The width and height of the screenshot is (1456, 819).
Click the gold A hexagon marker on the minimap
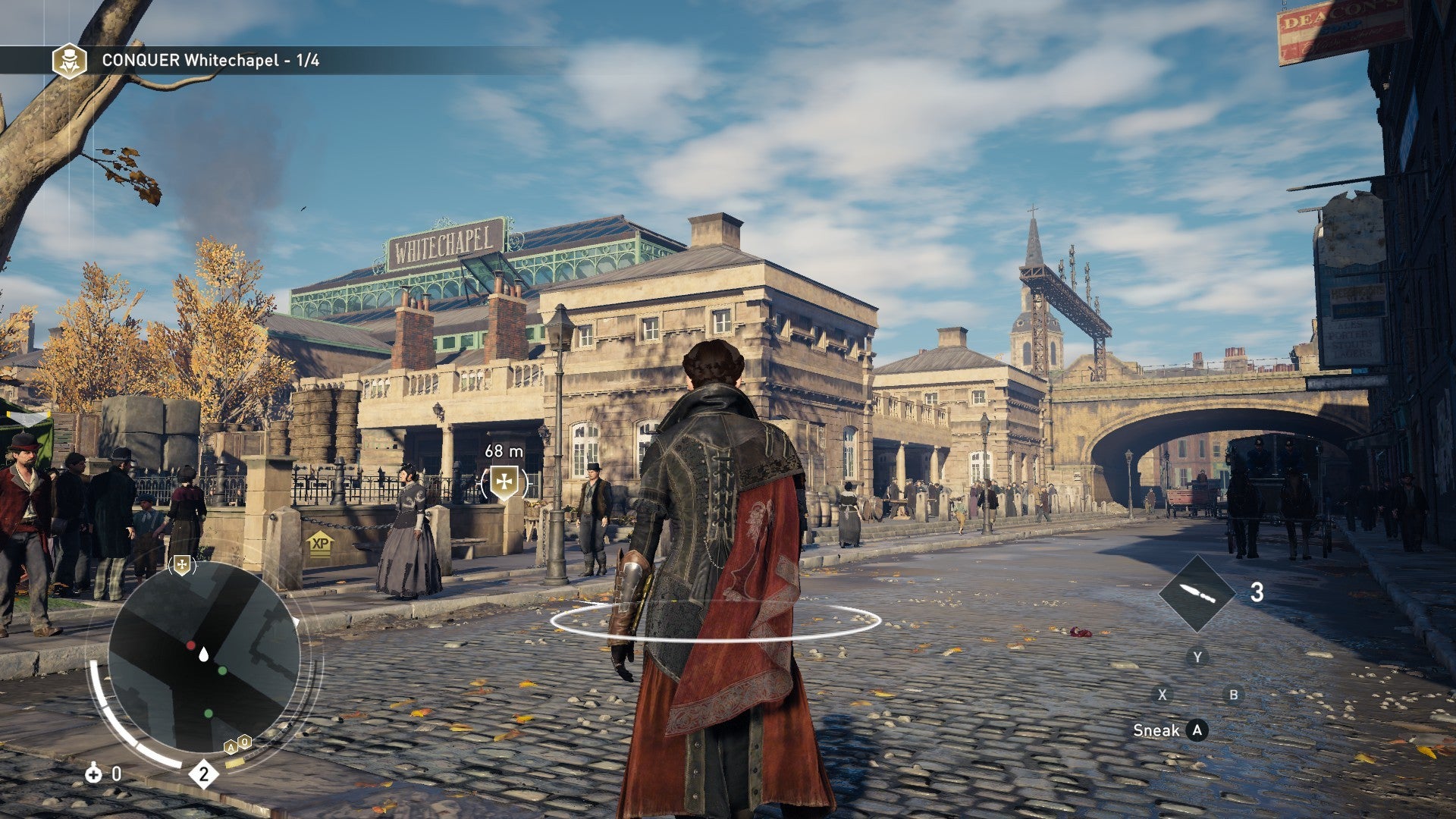point(231,748)
